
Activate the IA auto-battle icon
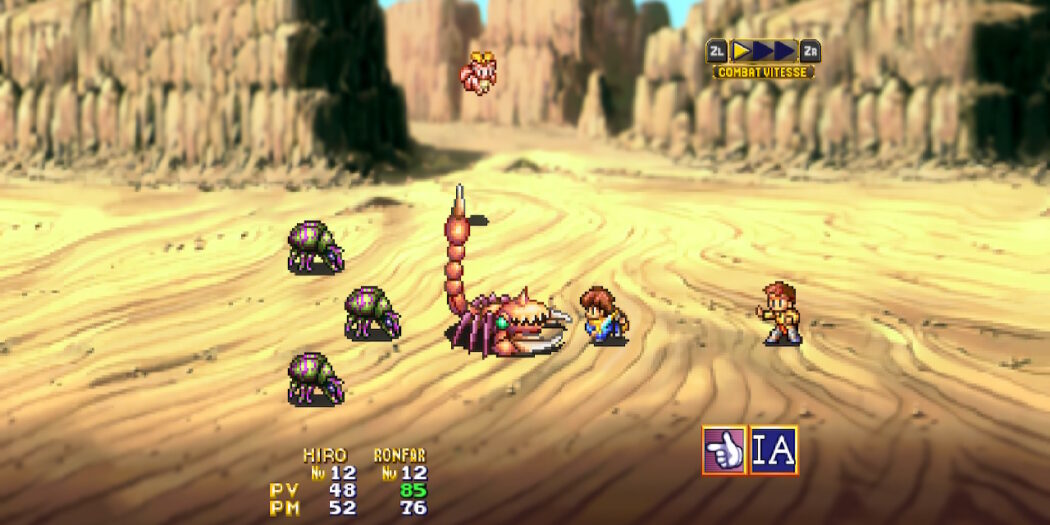774,450
